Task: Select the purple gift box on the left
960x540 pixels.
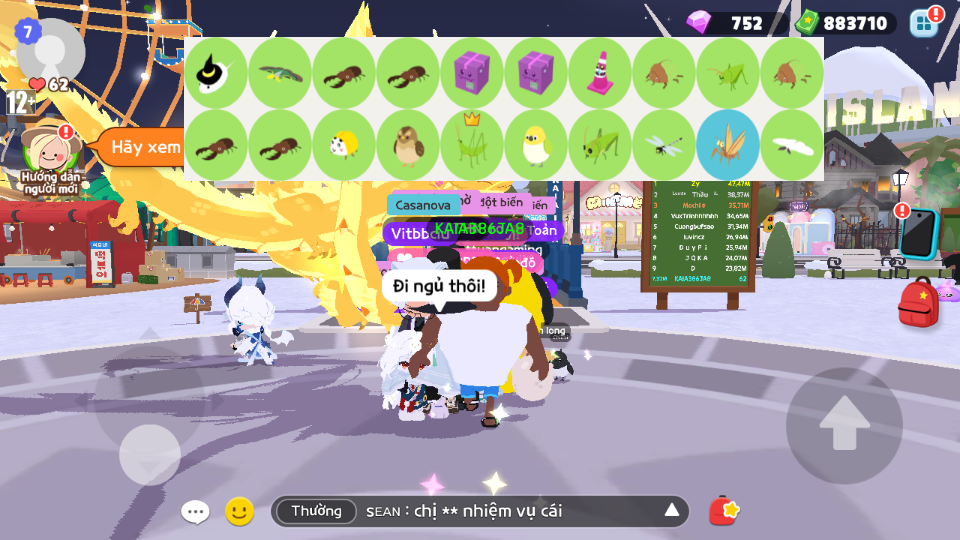Action: coord(472,73)
